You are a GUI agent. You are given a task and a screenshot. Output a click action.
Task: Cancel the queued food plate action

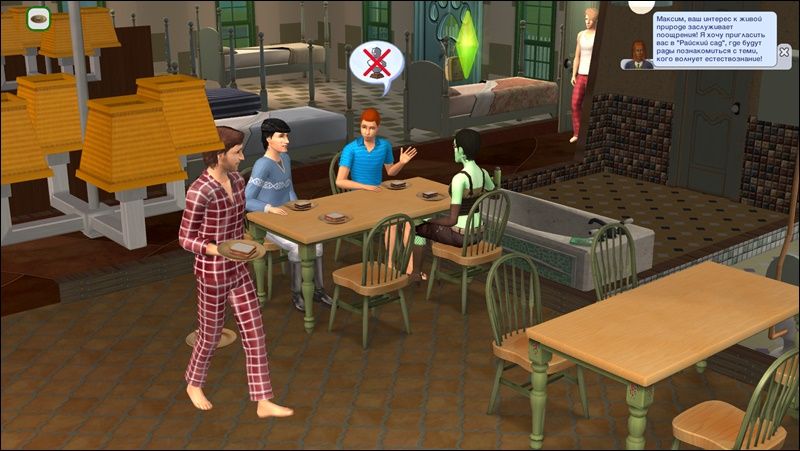pyautogui.click(x=39, y=17)
